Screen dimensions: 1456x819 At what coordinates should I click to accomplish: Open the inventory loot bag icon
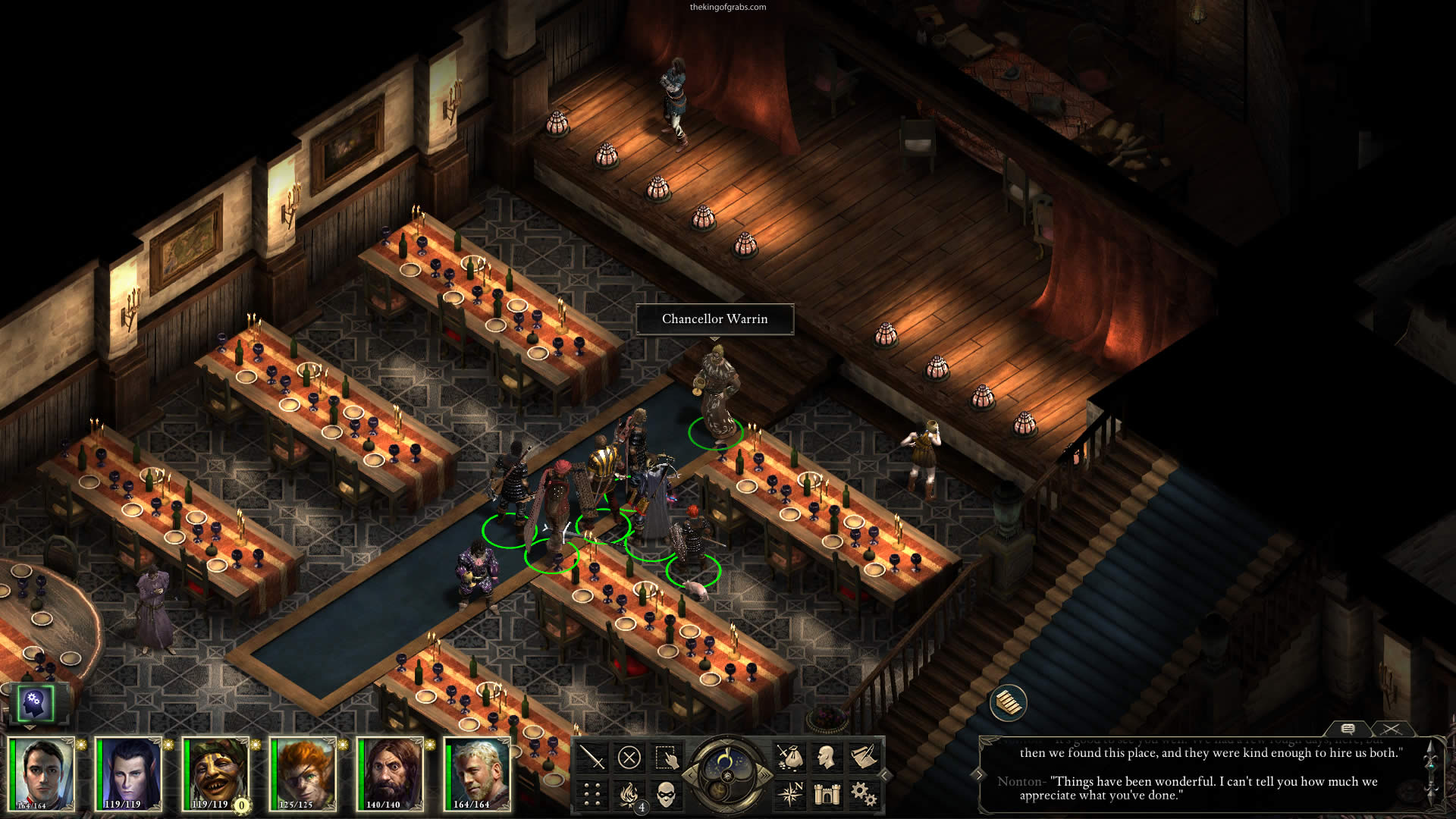tap(789, 758)
